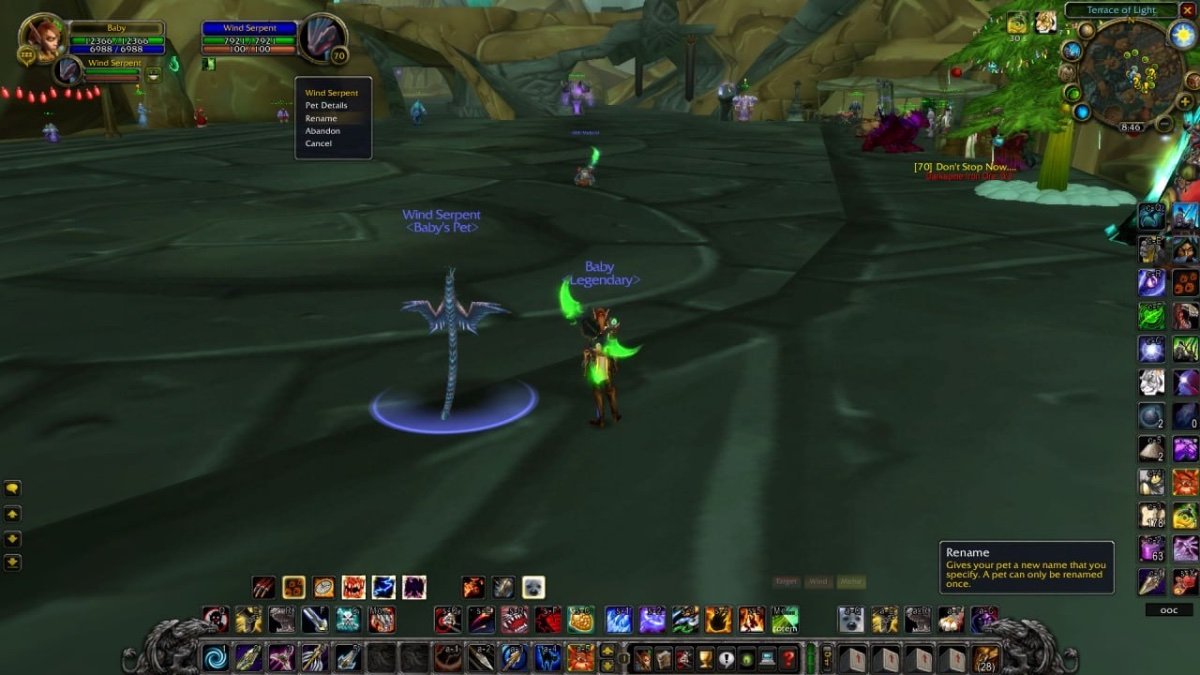This screenshot has height=675, width=1200.
Task: Open the day-night sun indicator button
Action: [1182, 35]
